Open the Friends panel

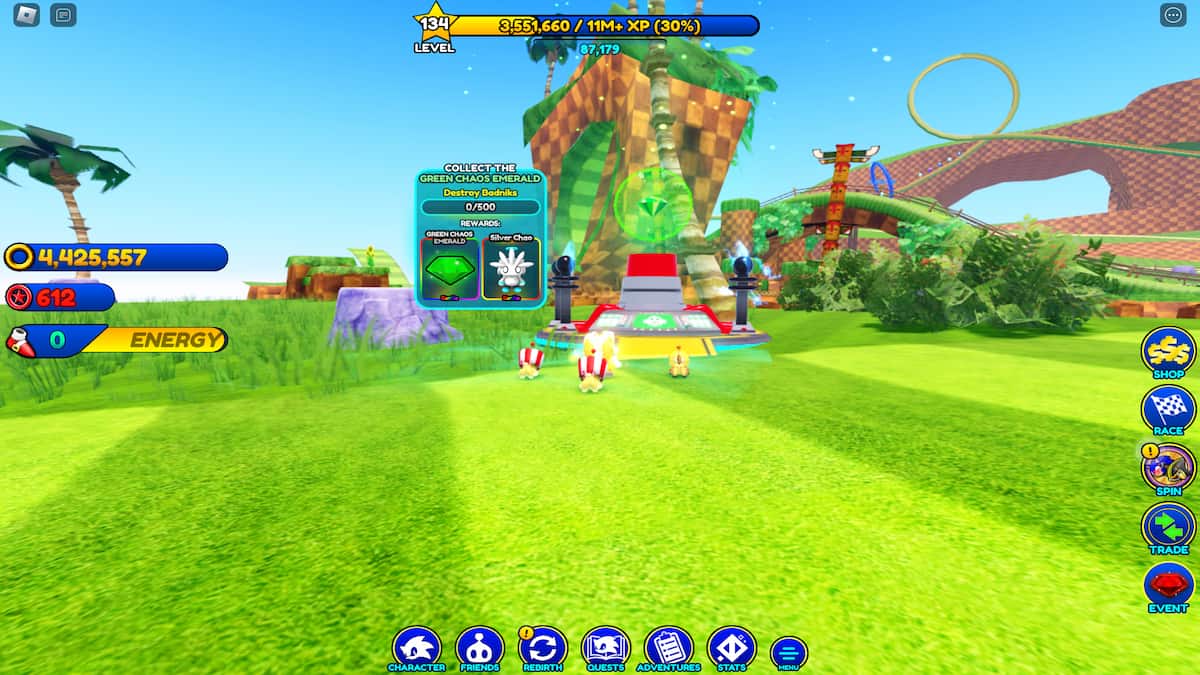(479, 648)
